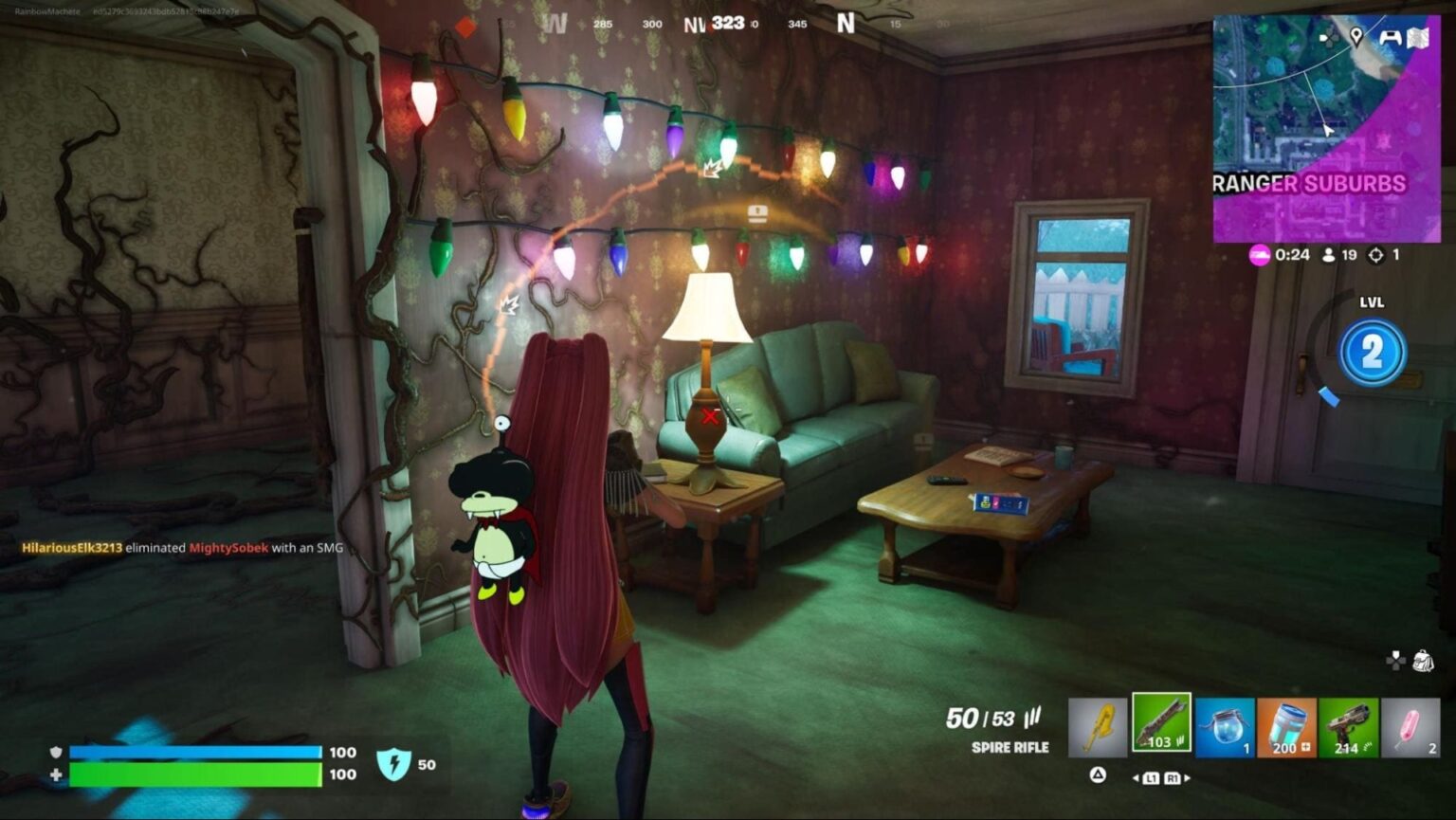Click the left arrow beside the L1 prompt
This screenshot has height=820, width=1456.
pos(1136,777)
